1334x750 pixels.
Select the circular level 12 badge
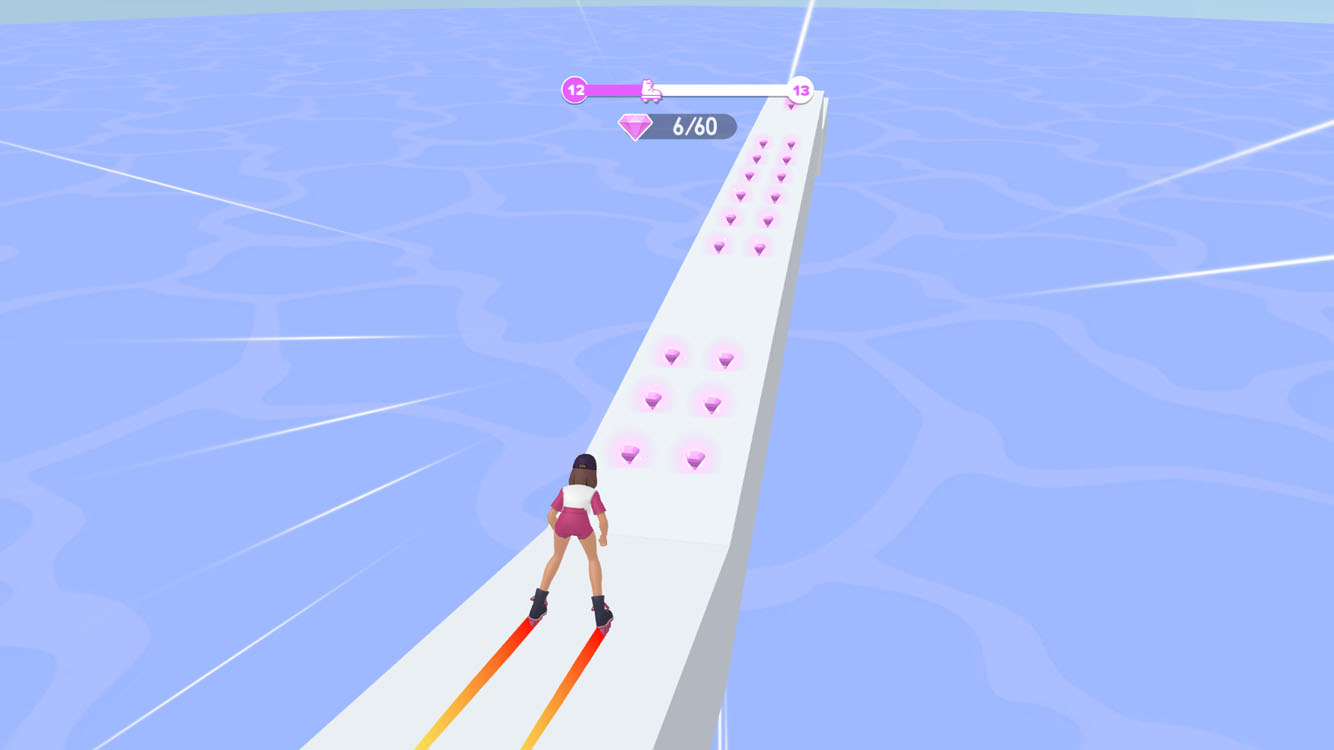click(x=574, y=89)
